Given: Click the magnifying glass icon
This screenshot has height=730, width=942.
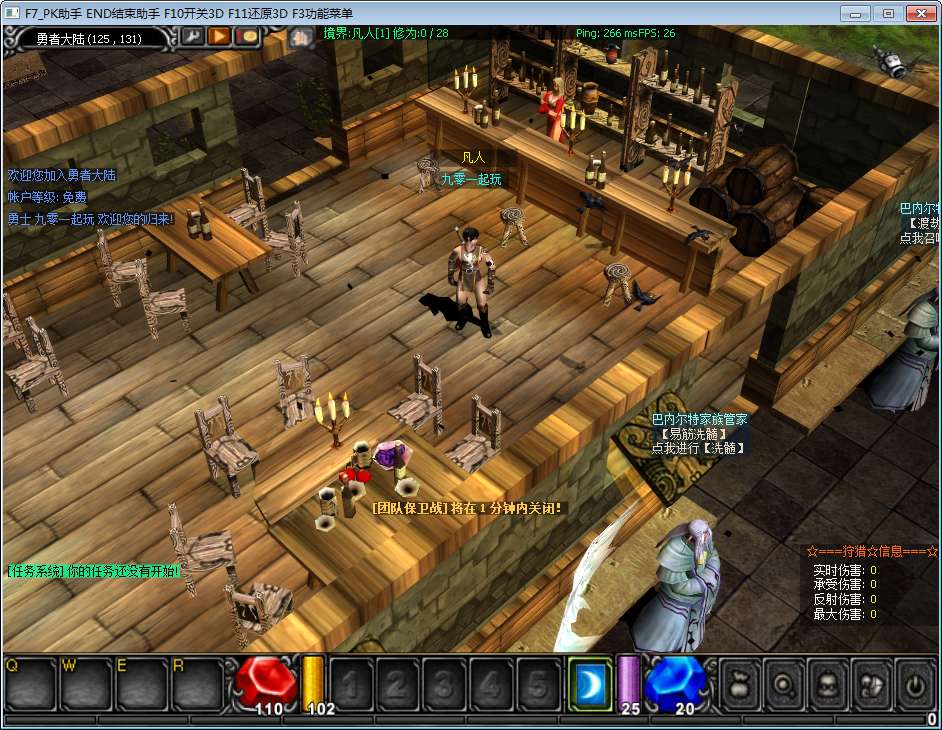Looking at the screenshot, I should pos(783,684).
